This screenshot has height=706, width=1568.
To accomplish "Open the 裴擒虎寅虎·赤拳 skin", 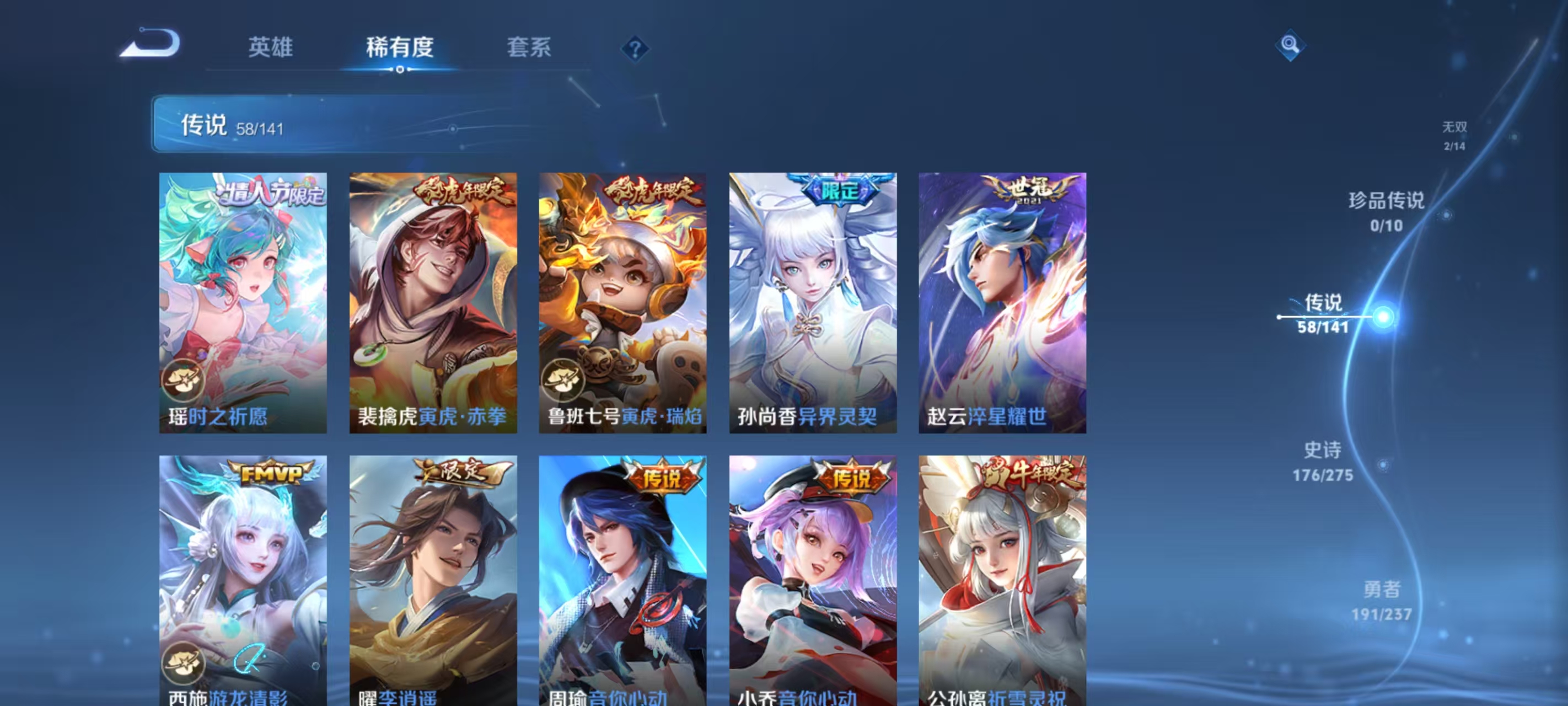I will click(x=433, y=302).
